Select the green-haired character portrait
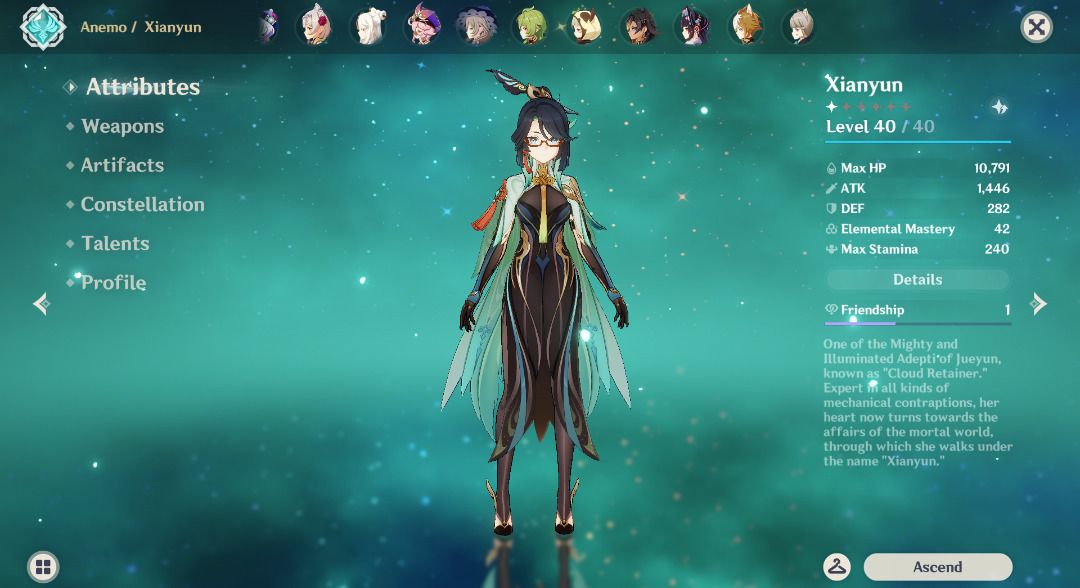The image size is (1080, 588). [x=529, y=26]
